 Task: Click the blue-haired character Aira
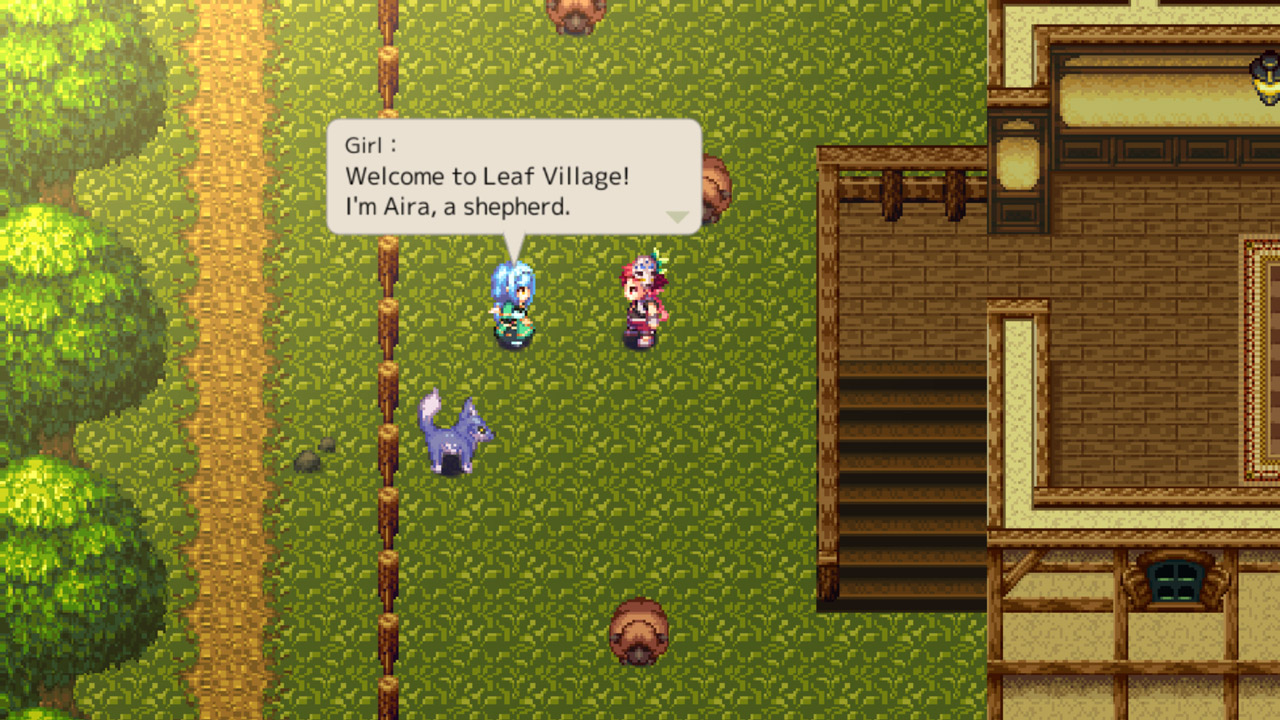[513, 305]
